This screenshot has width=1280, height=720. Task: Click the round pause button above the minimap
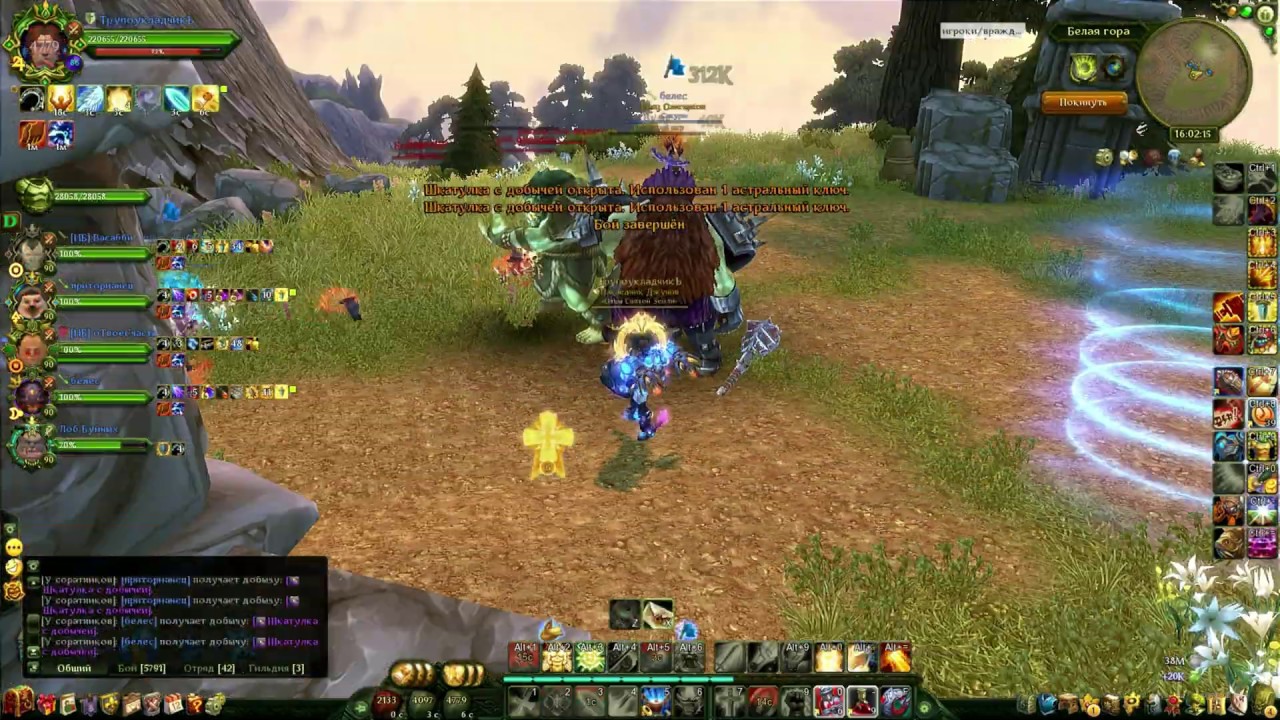[x=1267, y=13]
